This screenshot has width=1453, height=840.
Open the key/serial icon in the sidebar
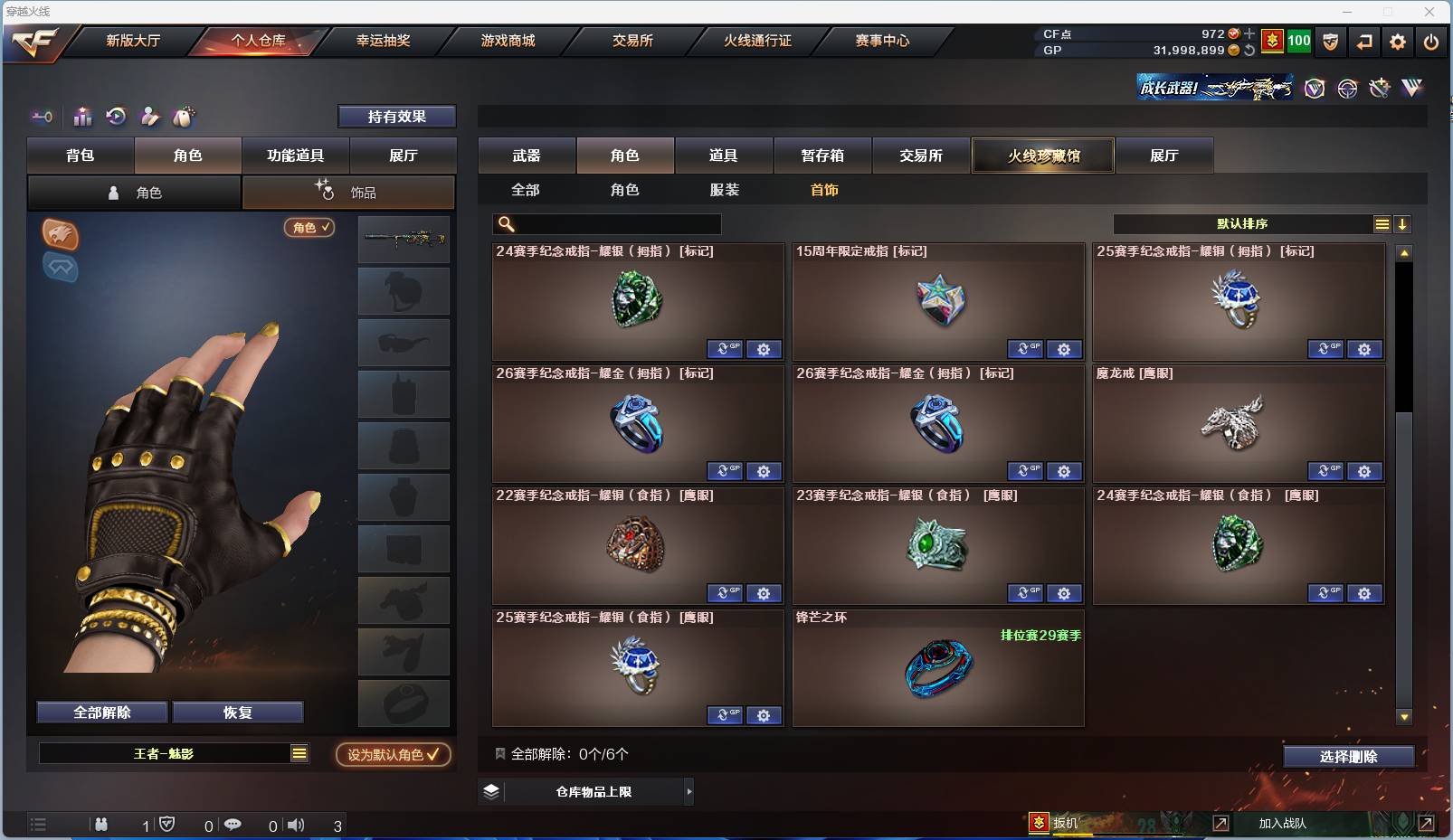click(42, 117)
